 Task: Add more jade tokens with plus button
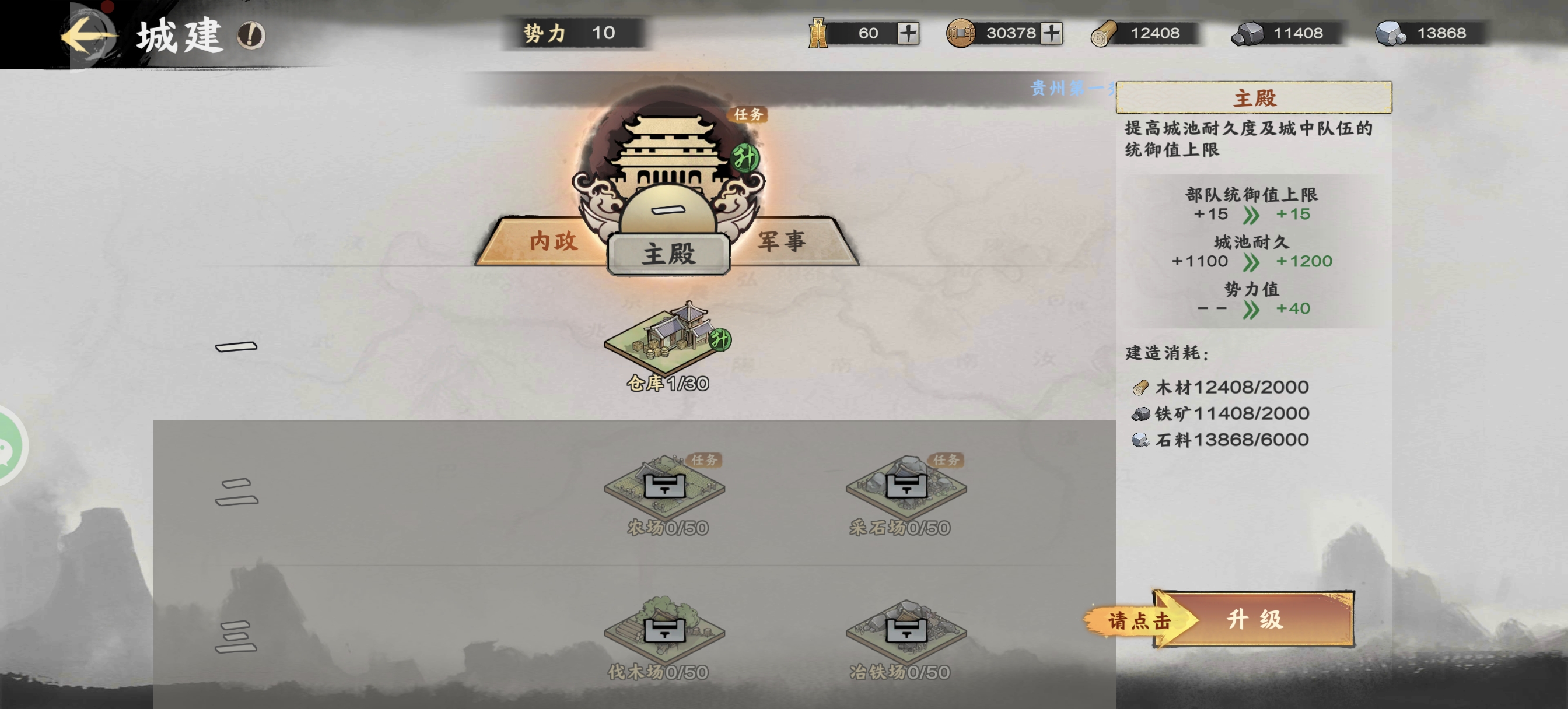(x=908, y=33)
